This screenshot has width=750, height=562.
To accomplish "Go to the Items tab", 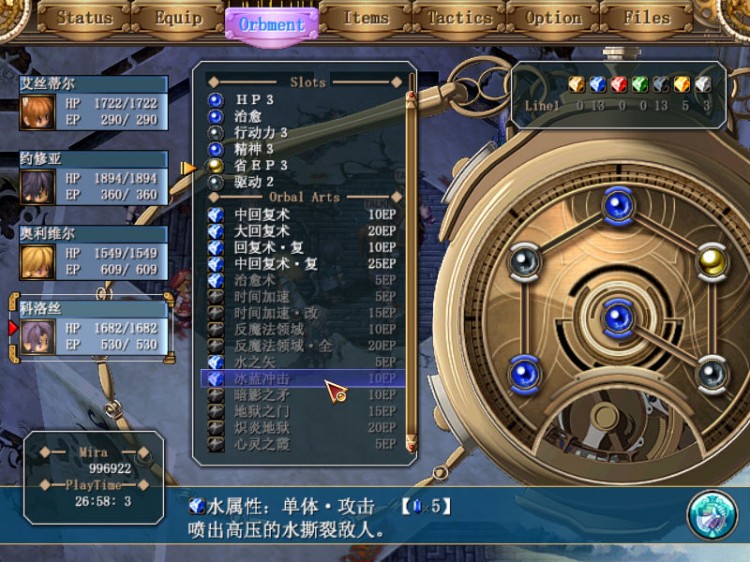I will (365, 18).
